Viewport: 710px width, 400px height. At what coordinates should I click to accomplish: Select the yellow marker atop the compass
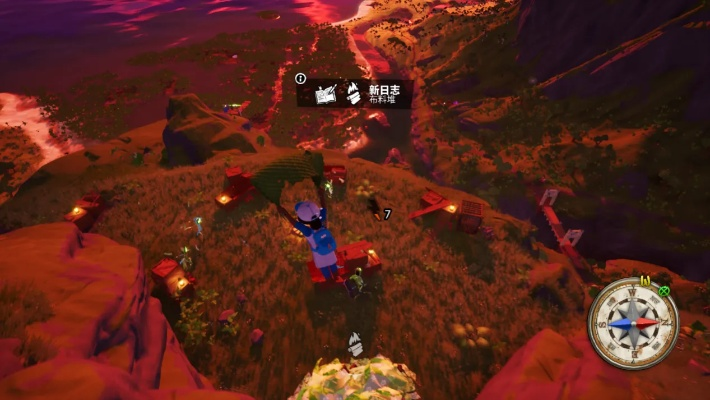click(x=645, y=282)
